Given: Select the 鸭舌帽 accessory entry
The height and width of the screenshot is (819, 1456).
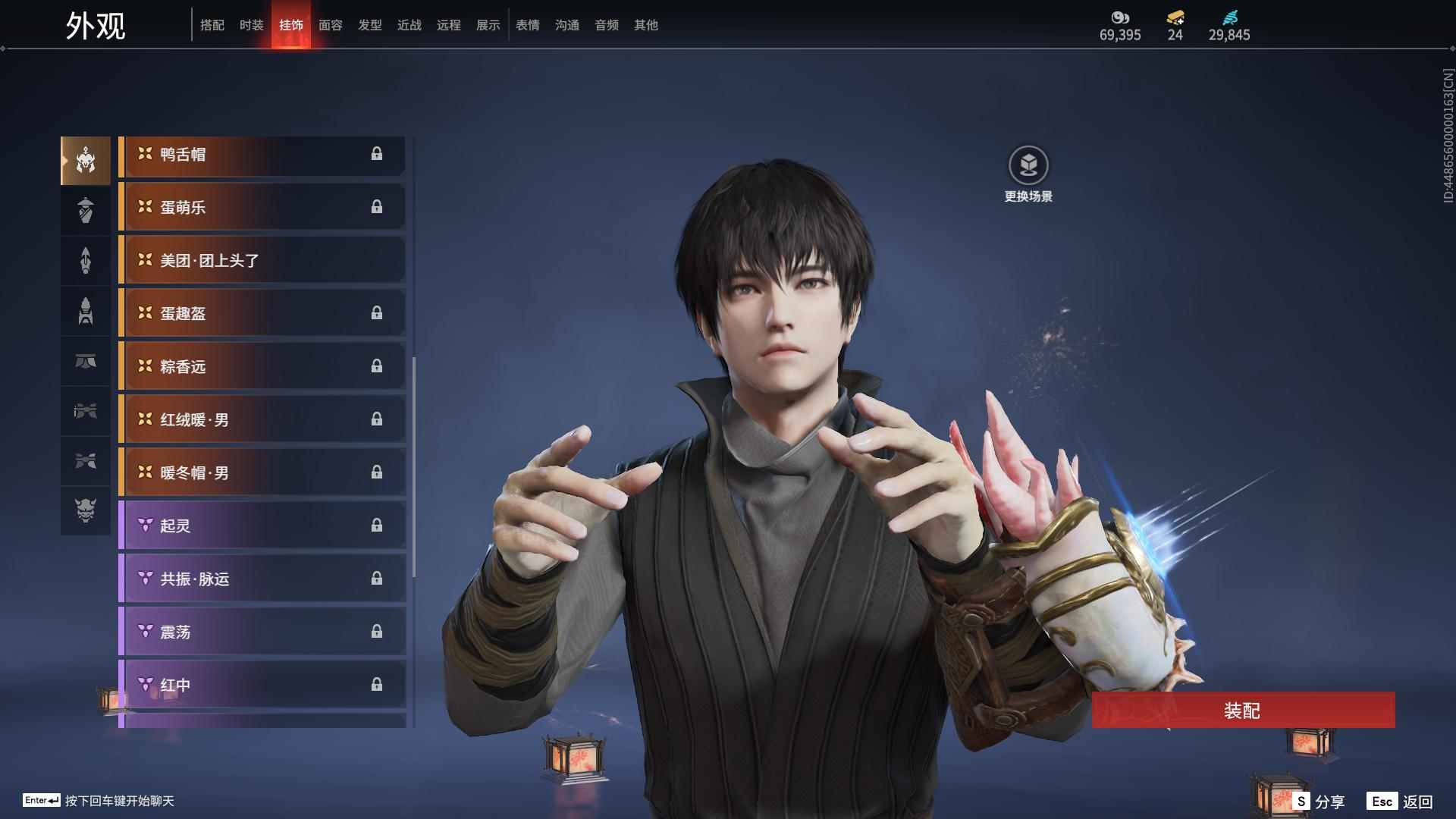Looking at the screenshot, I should click(262, 155).
